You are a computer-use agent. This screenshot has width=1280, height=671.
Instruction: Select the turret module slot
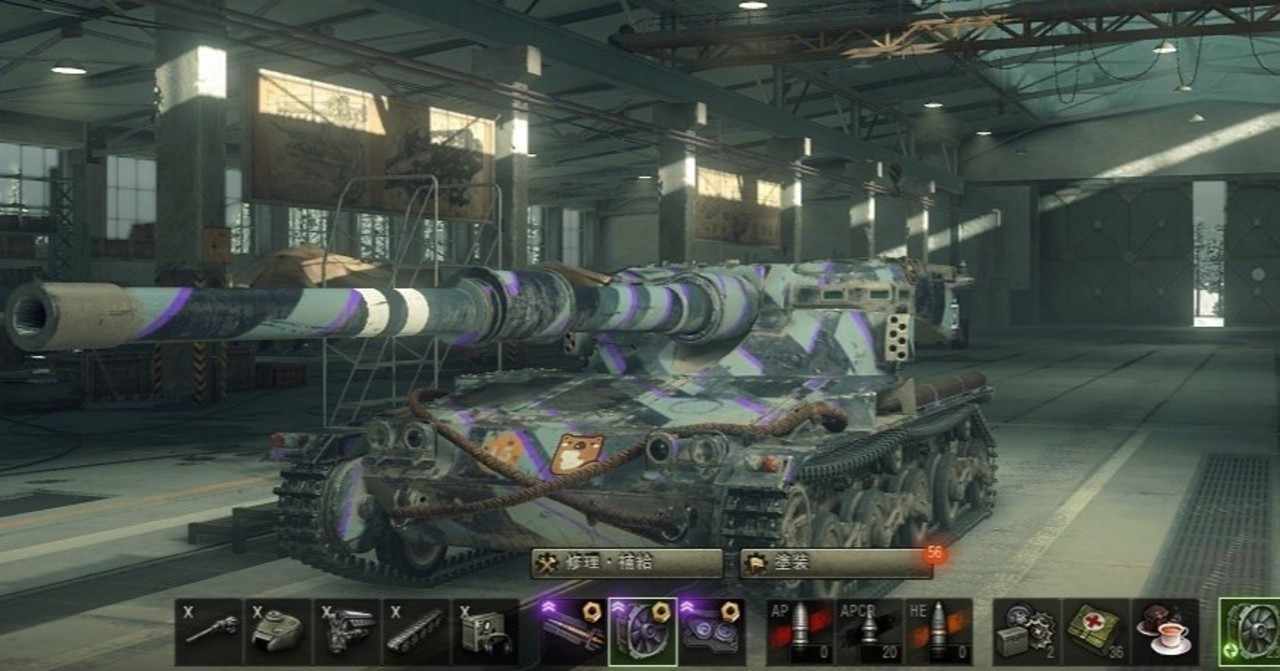pyautogui.click(x=278, y=632)
